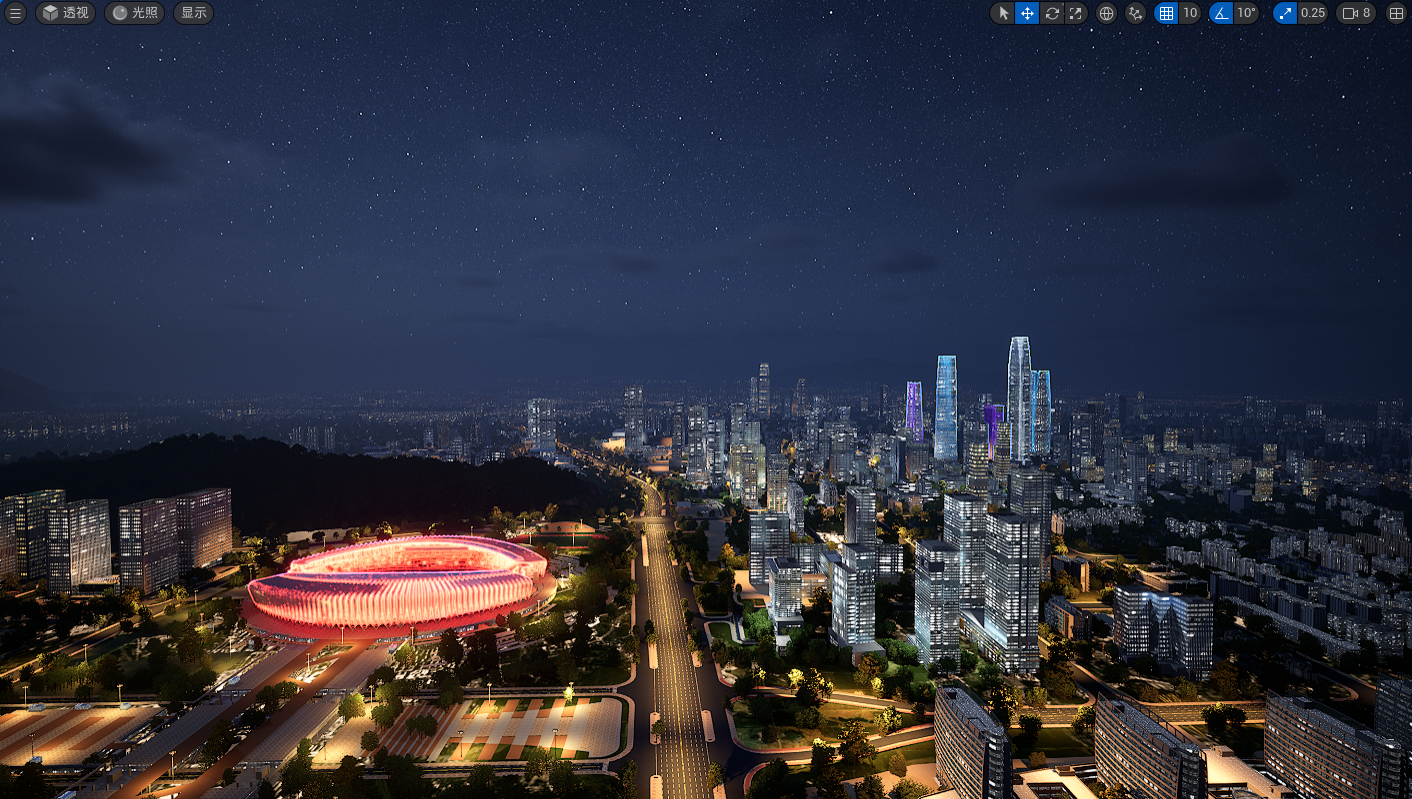
Task: Toggle rotation angle snapping
Action: click(1221, 13)
